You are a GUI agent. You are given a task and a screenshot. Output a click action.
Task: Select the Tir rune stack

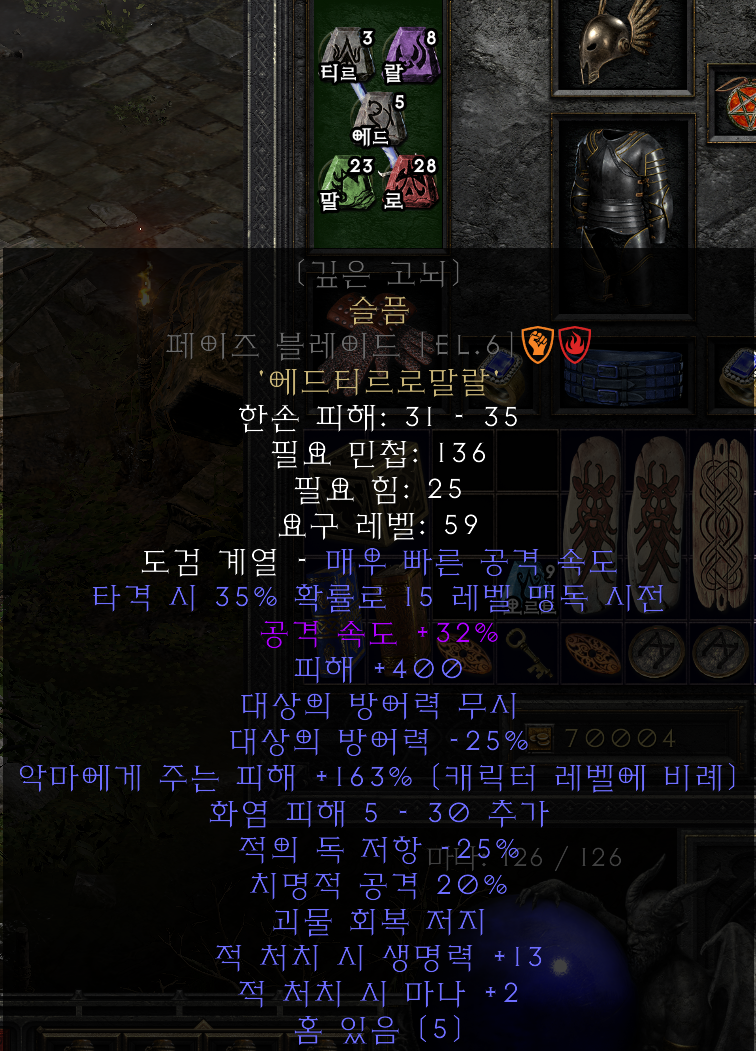click(344, 55)
